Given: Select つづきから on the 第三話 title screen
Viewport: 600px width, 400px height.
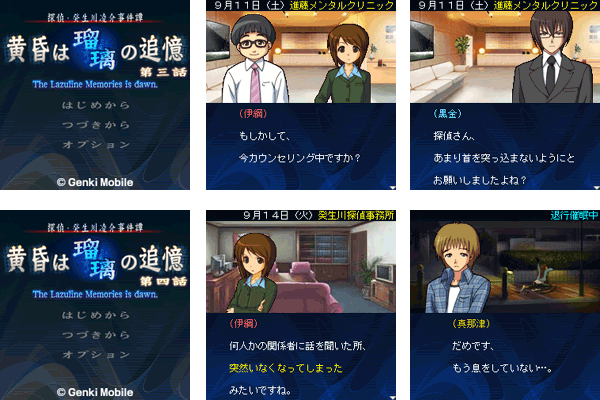Looking at the screenshot, I should click(x=95, y=124).
